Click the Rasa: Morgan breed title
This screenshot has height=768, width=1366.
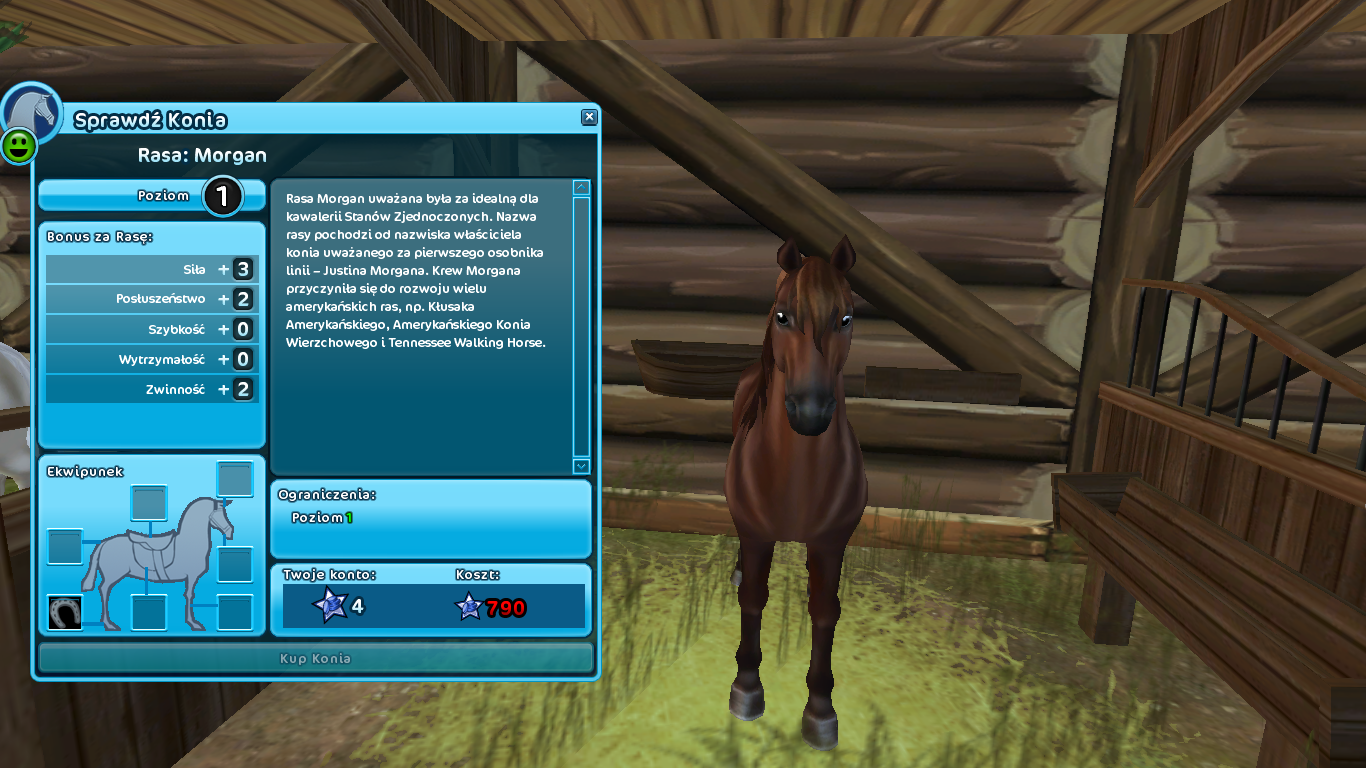pyautogui.click(x=203, y=155)
